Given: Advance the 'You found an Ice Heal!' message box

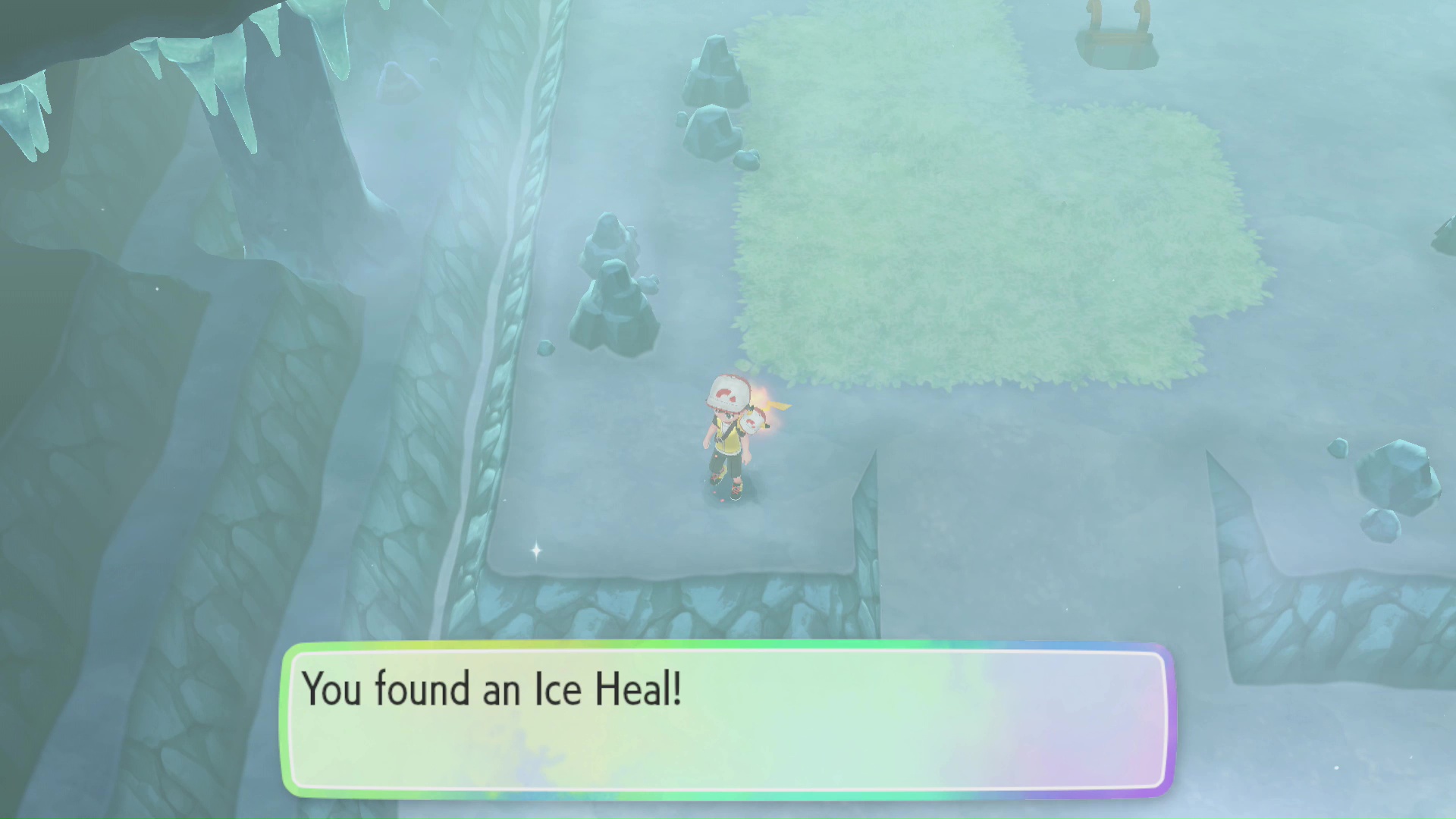Looking at the screenshot, I should pos(728,719).
